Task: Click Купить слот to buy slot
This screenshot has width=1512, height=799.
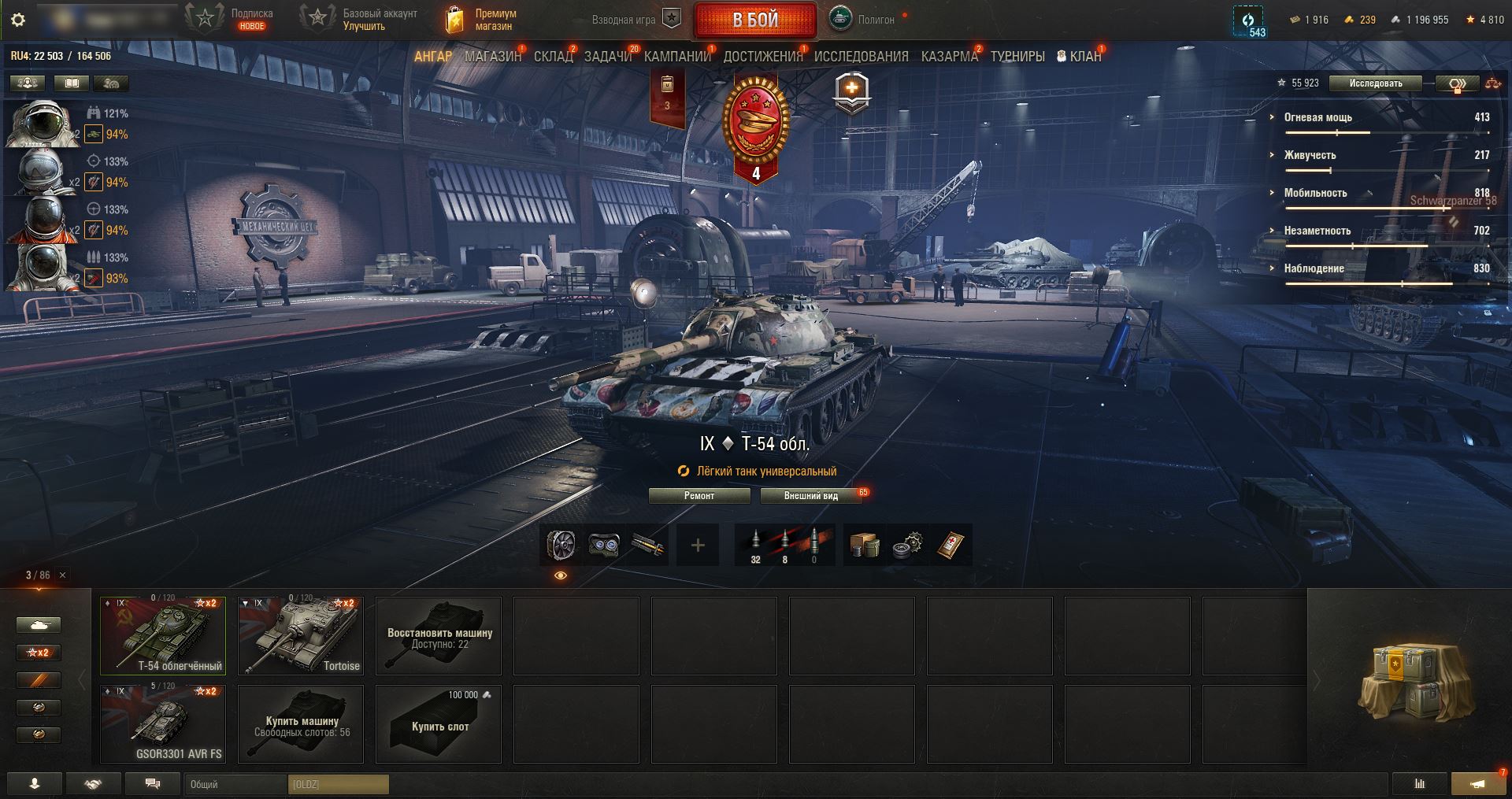Action: (439, 723)
